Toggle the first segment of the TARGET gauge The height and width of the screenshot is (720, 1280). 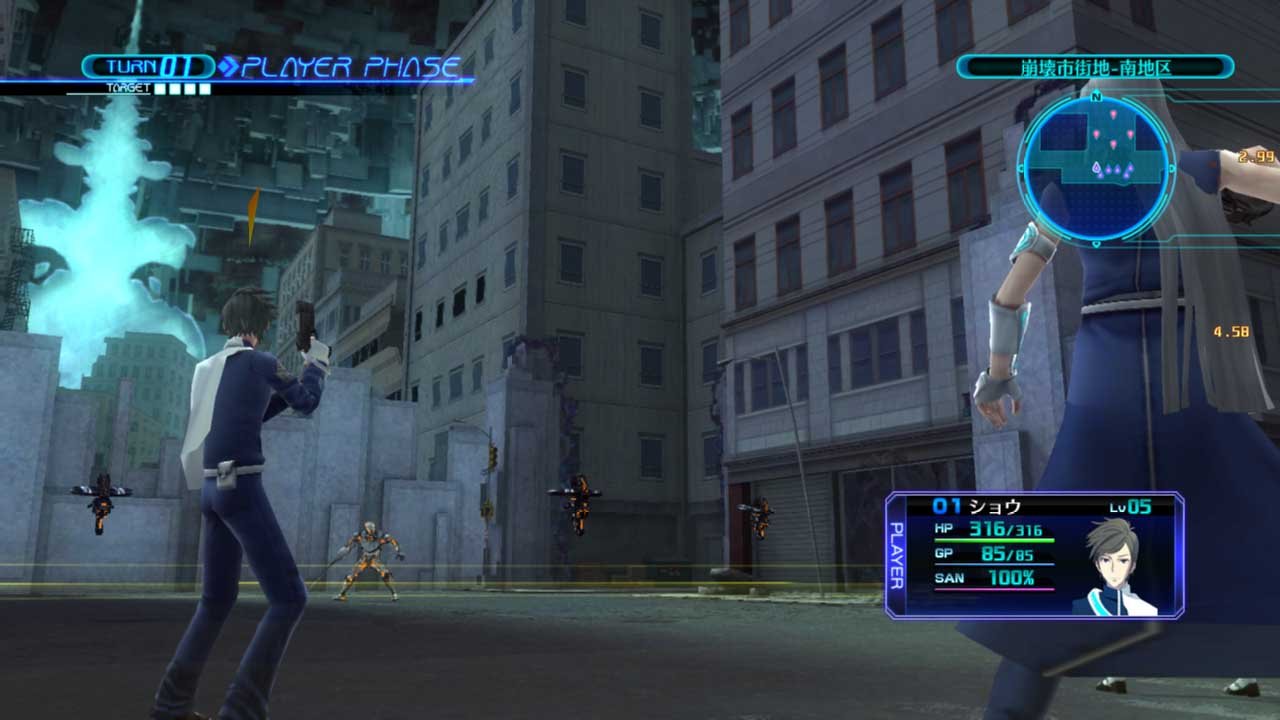160,88
